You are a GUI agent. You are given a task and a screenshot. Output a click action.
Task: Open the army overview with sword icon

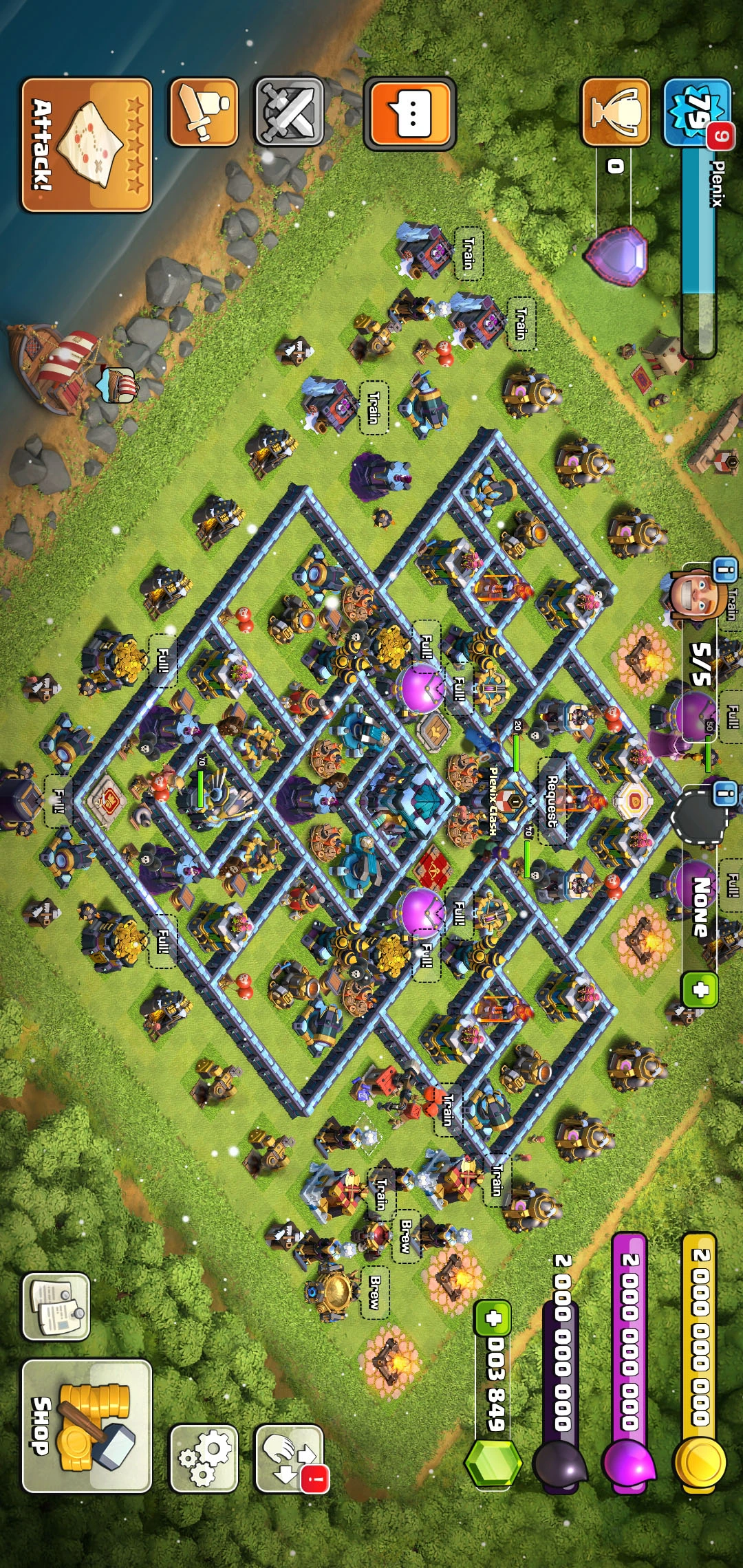coord(204,111)
